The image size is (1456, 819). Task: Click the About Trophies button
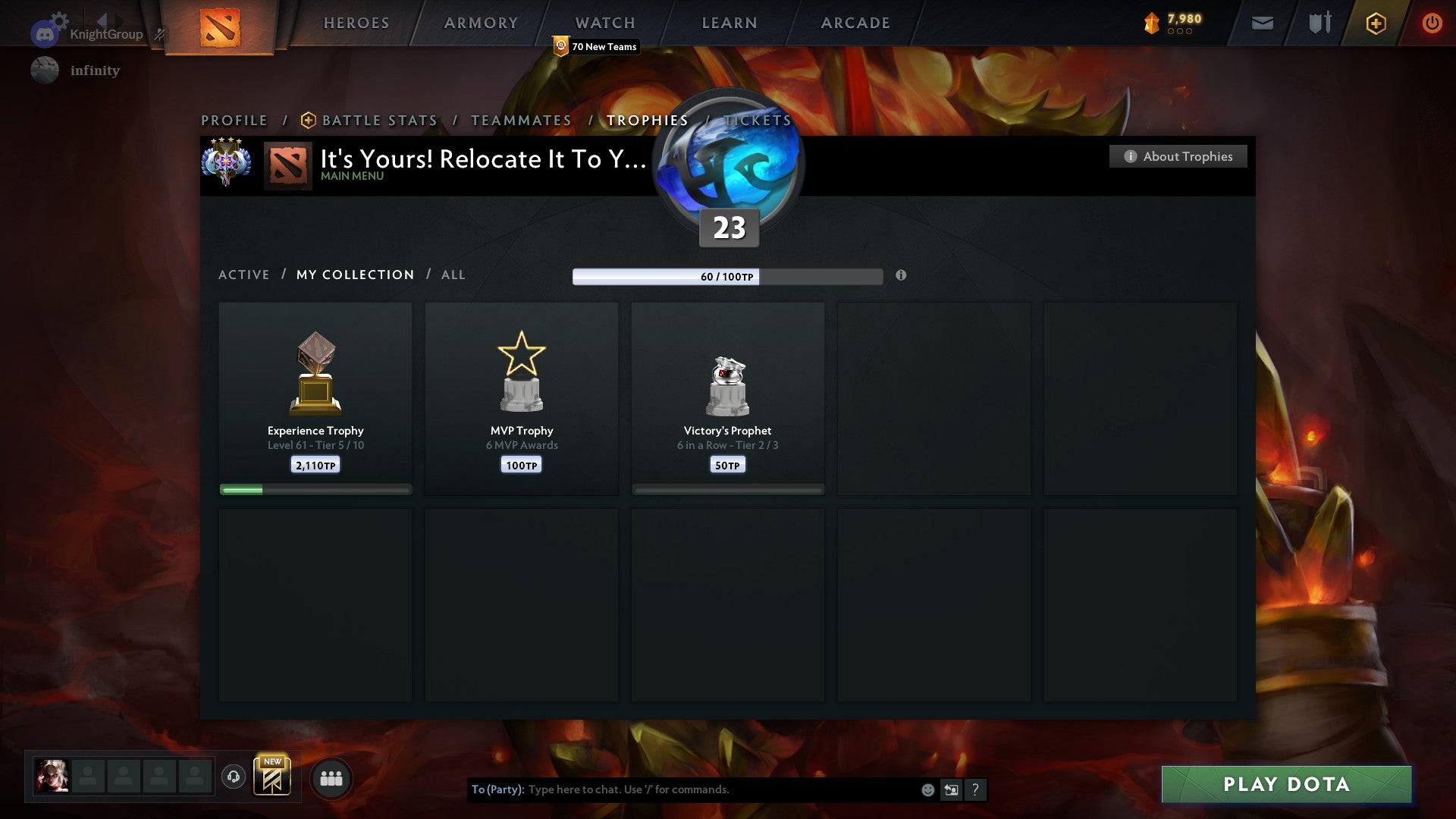1178,156
